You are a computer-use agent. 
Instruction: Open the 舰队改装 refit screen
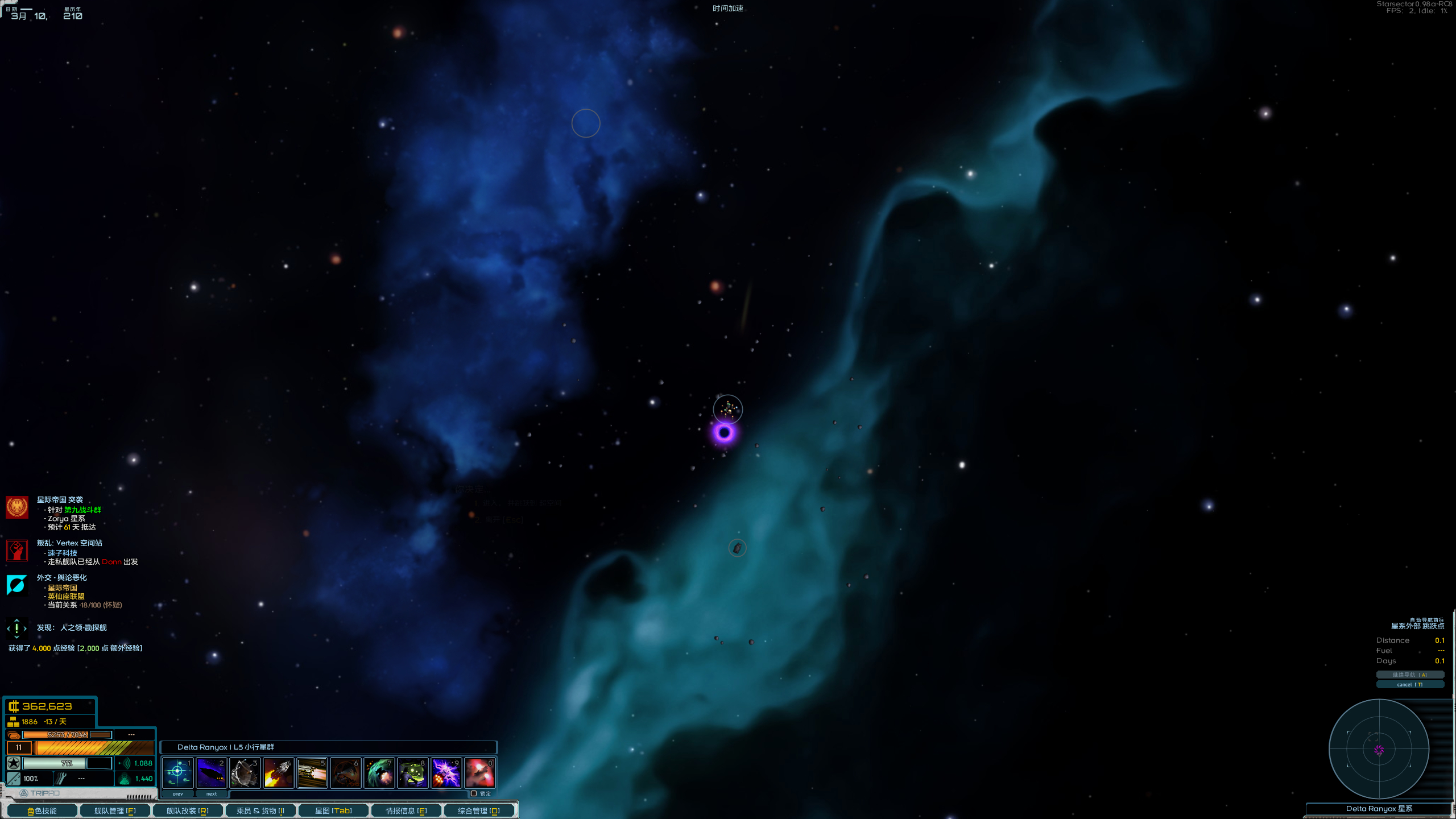(x=188, y=810)
